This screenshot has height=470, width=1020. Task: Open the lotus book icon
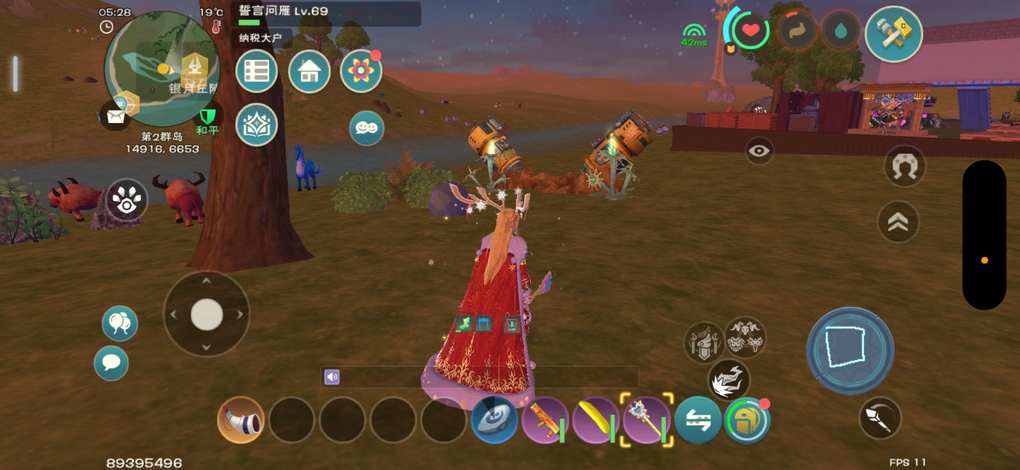257,124
